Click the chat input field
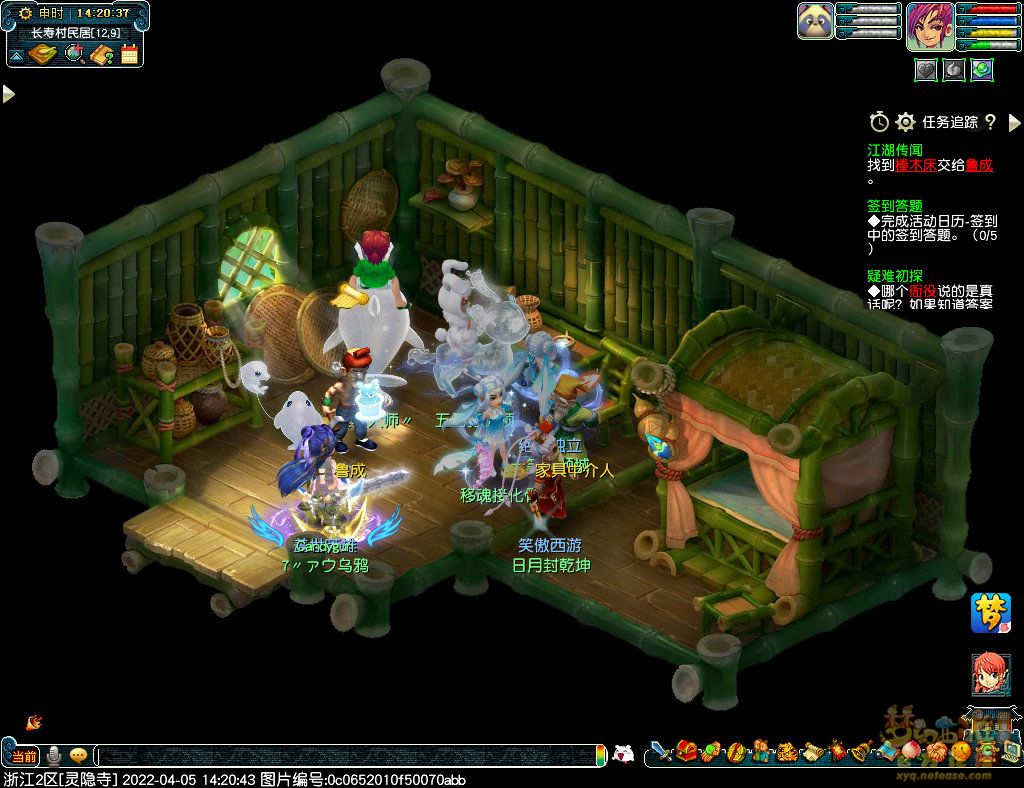 point(350,756)
